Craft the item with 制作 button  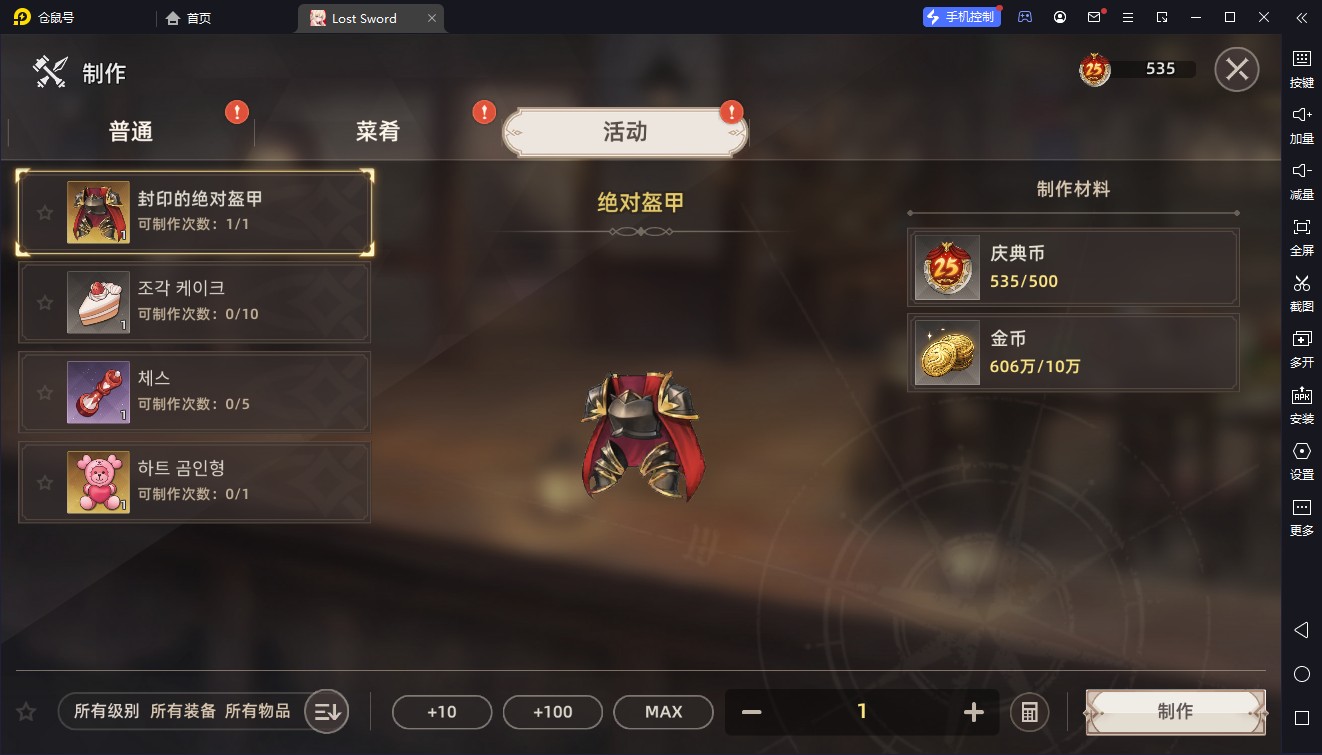(x=1175, y=712)
